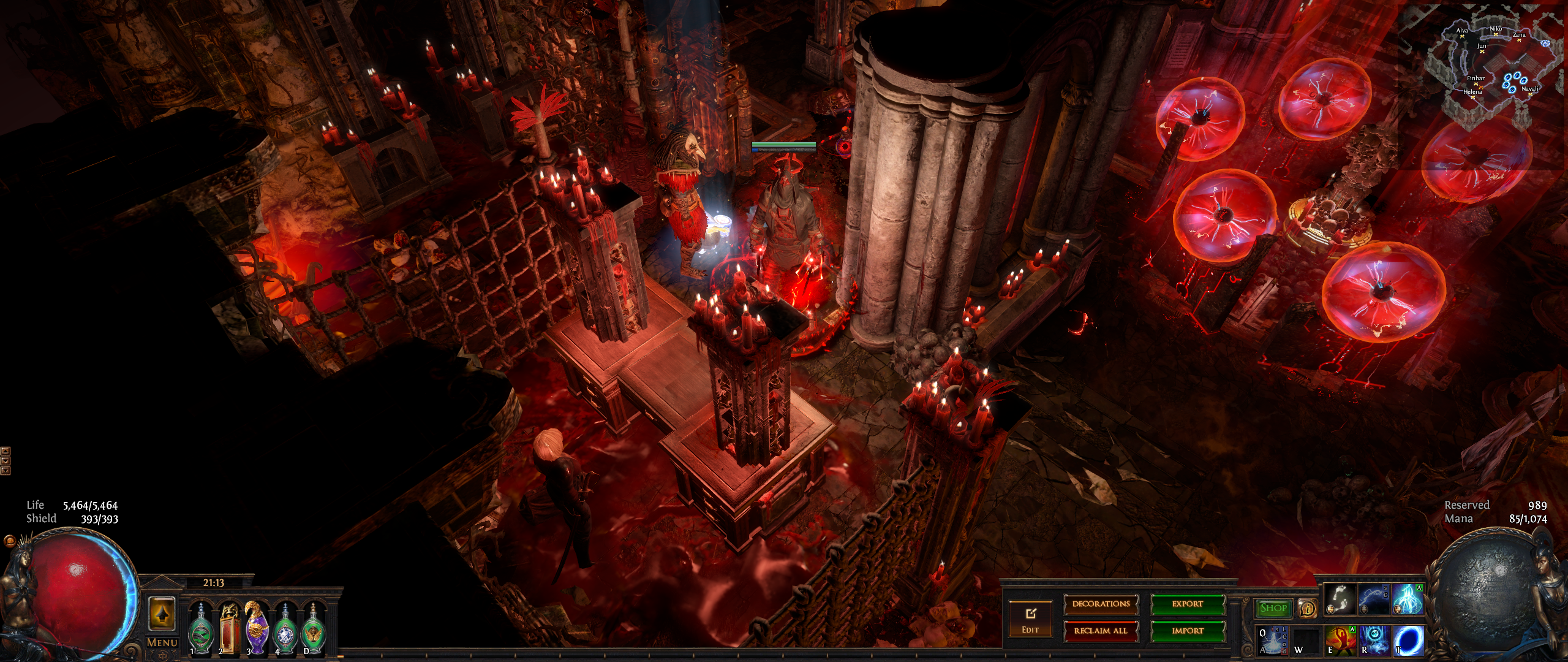Viewport: 1568px width, 662px height.
Task: Activate the red dancing figure skill on E
Action: click(x=1340, y=639)
